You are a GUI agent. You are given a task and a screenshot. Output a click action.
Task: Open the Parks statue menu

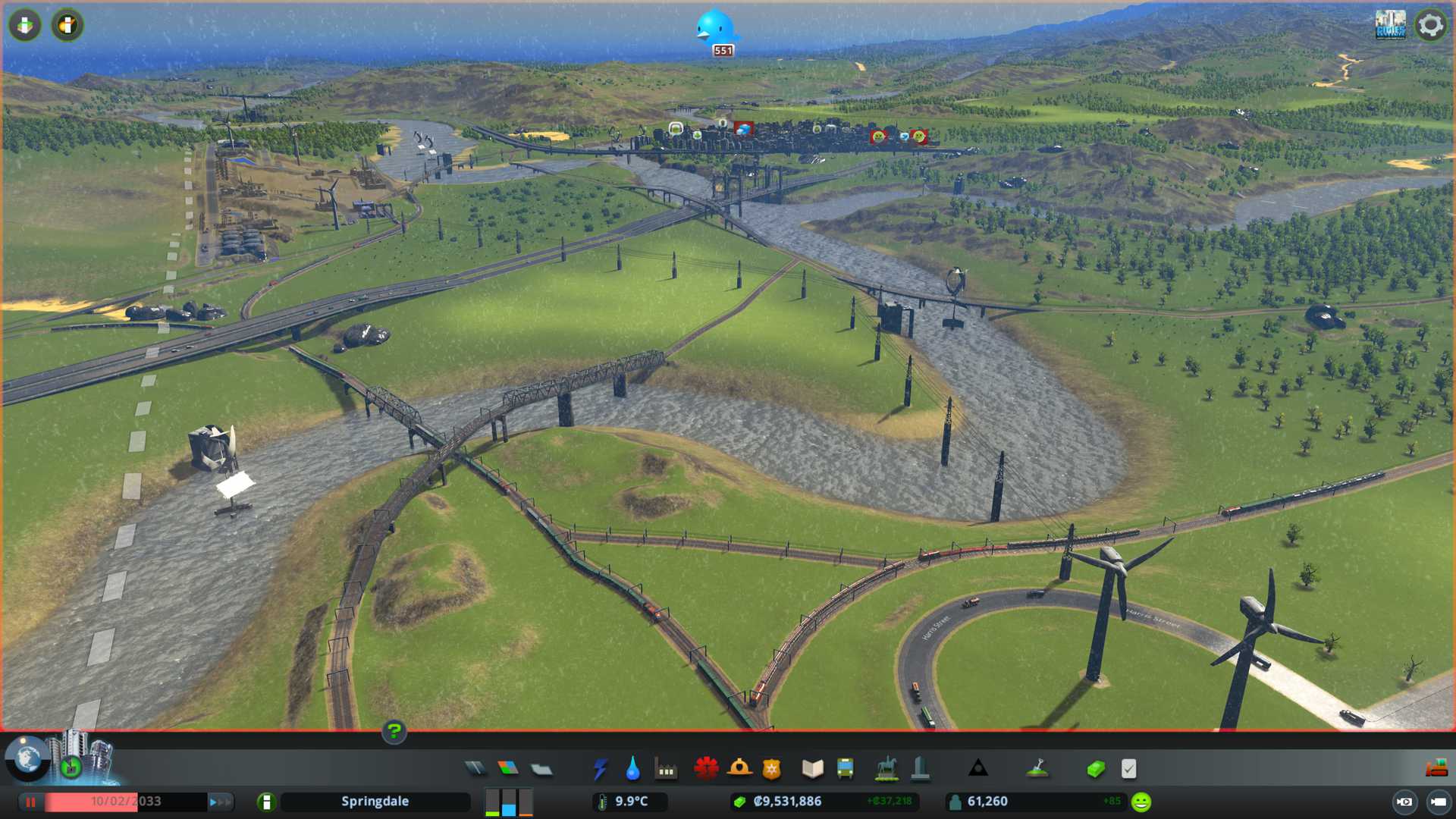[886, 769]
